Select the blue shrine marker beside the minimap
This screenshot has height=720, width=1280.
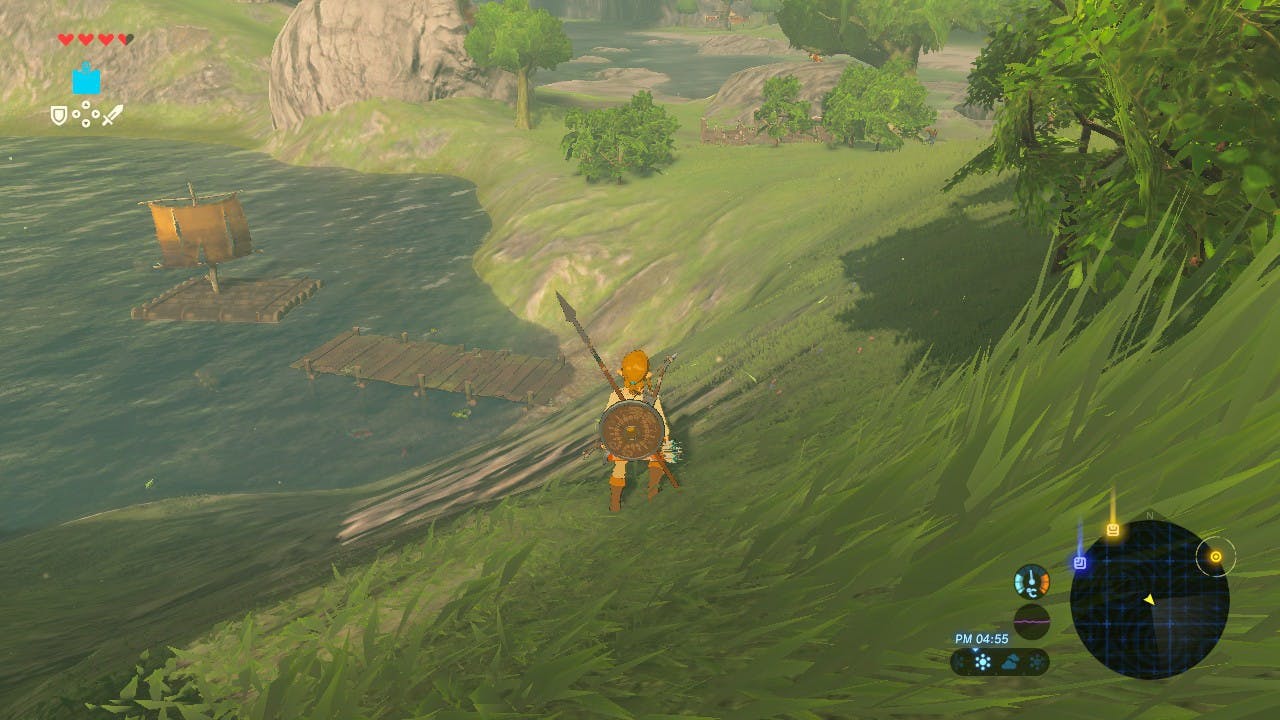click(1080, 563)
